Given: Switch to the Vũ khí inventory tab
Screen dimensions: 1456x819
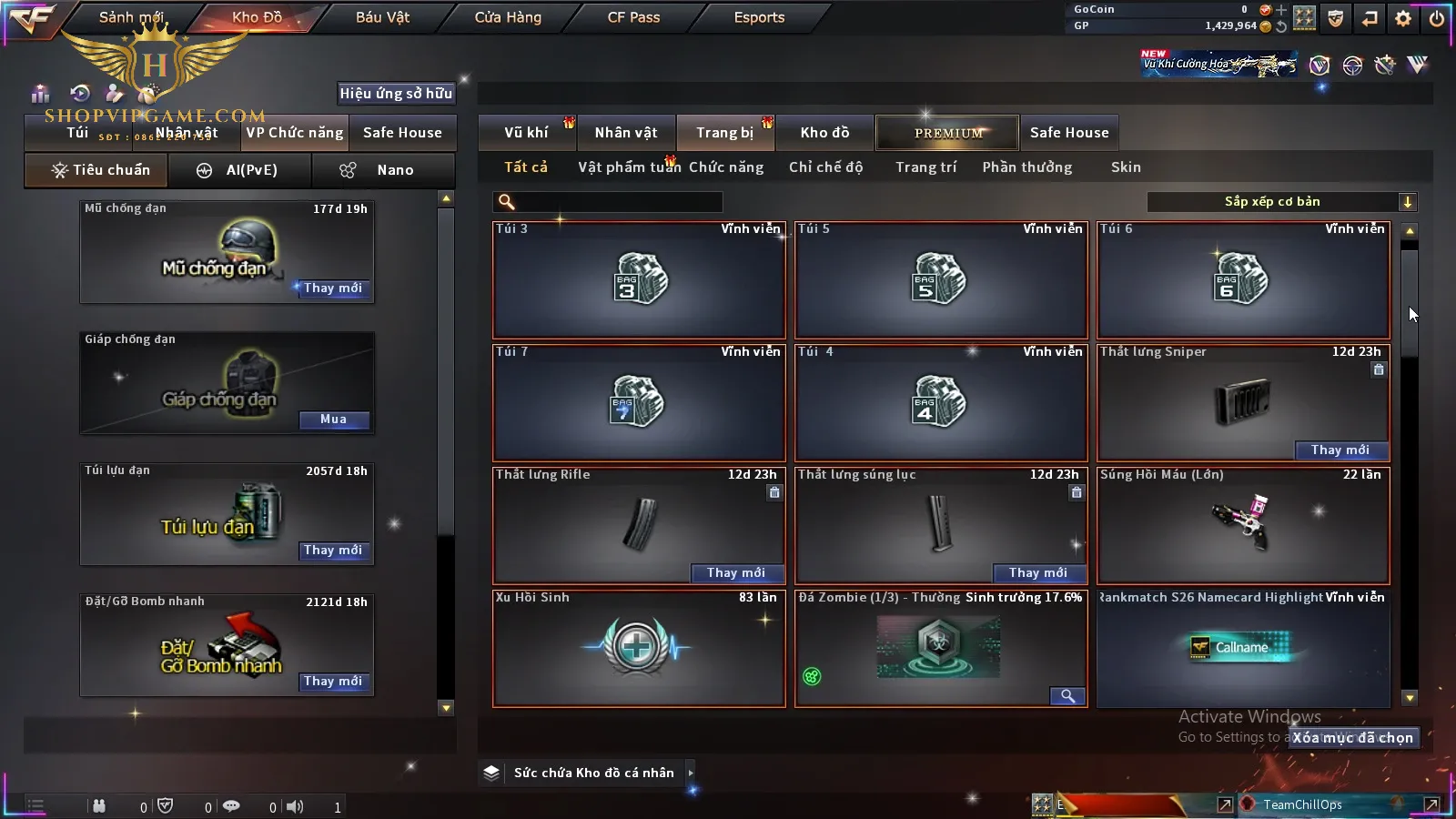Looking at the screenshot, I should [526, 133].
